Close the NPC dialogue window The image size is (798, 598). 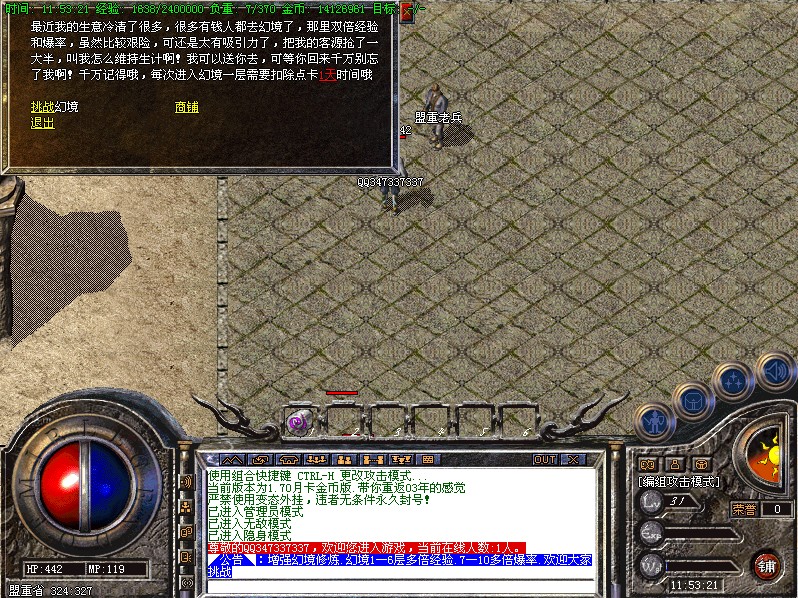coord(406,12)
